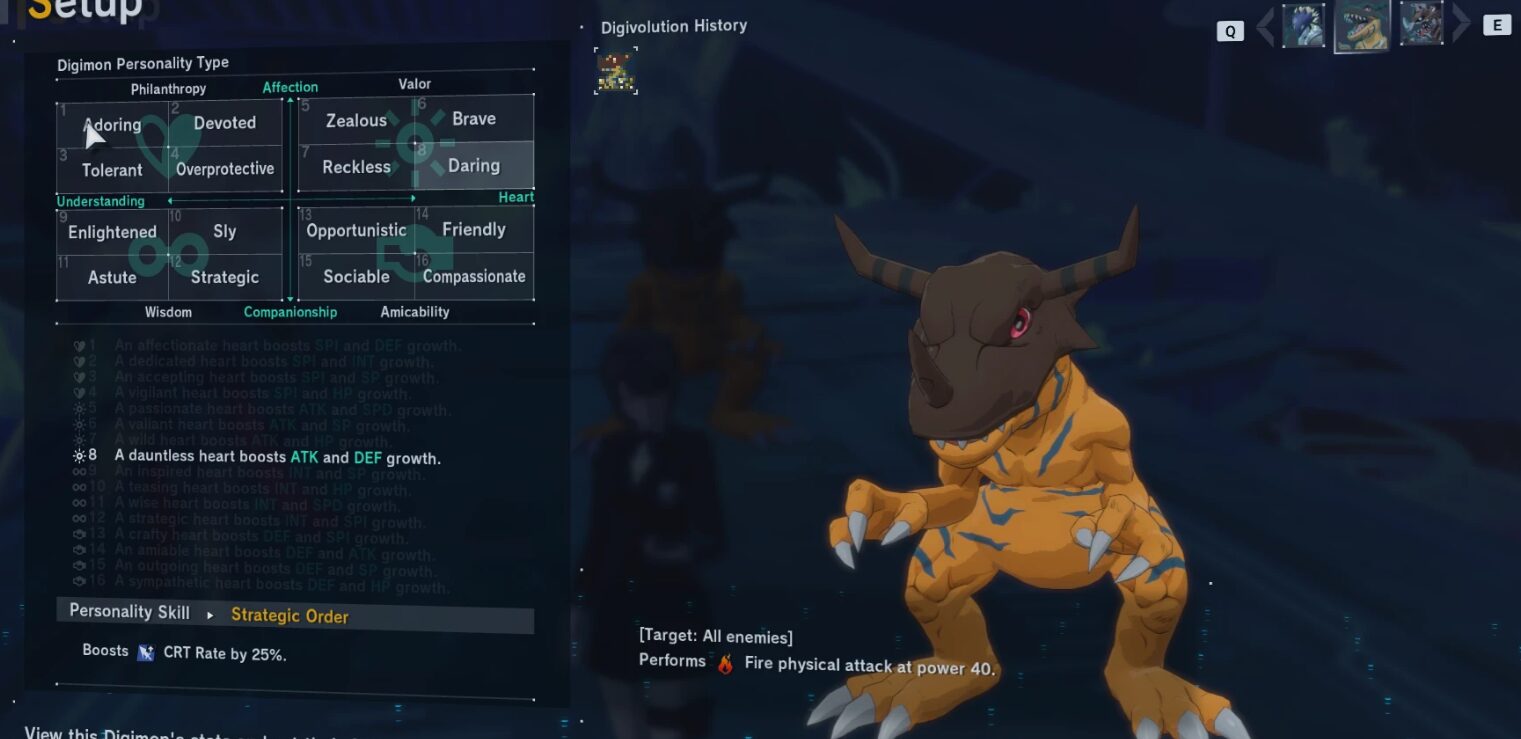Screen dimensions: 1521x739
Task: Switch to the dark beast Digimon portrait
Action: click(1420, 24)
